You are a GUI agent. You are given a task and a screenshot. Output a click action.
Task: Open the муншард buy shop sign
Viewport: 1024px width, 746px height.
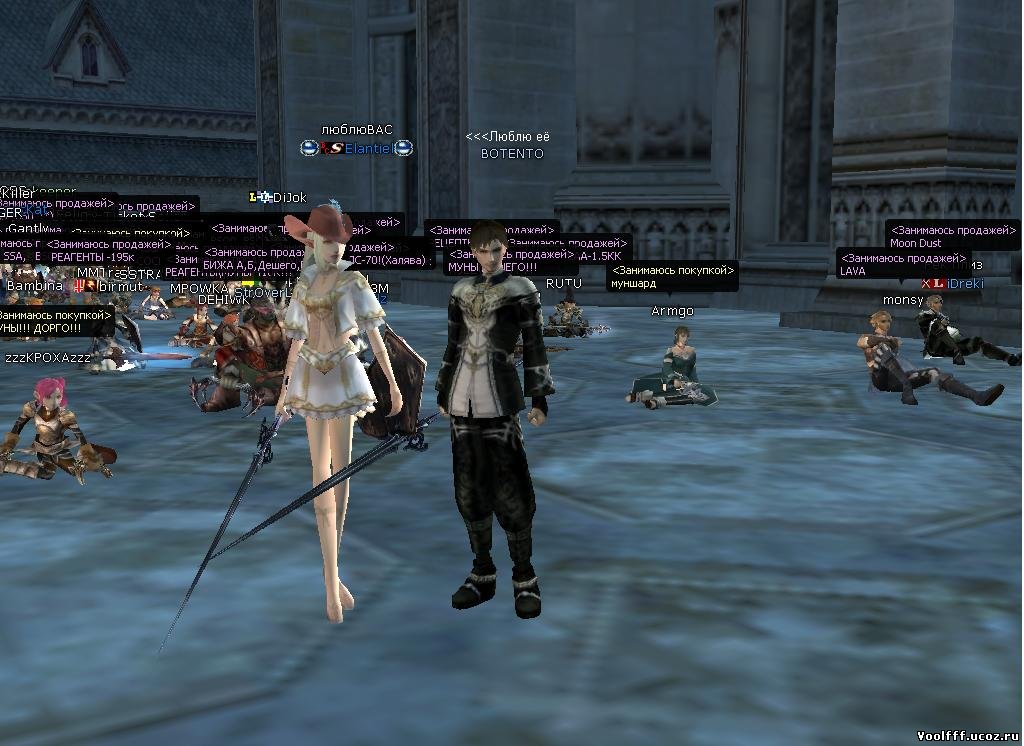673,276
